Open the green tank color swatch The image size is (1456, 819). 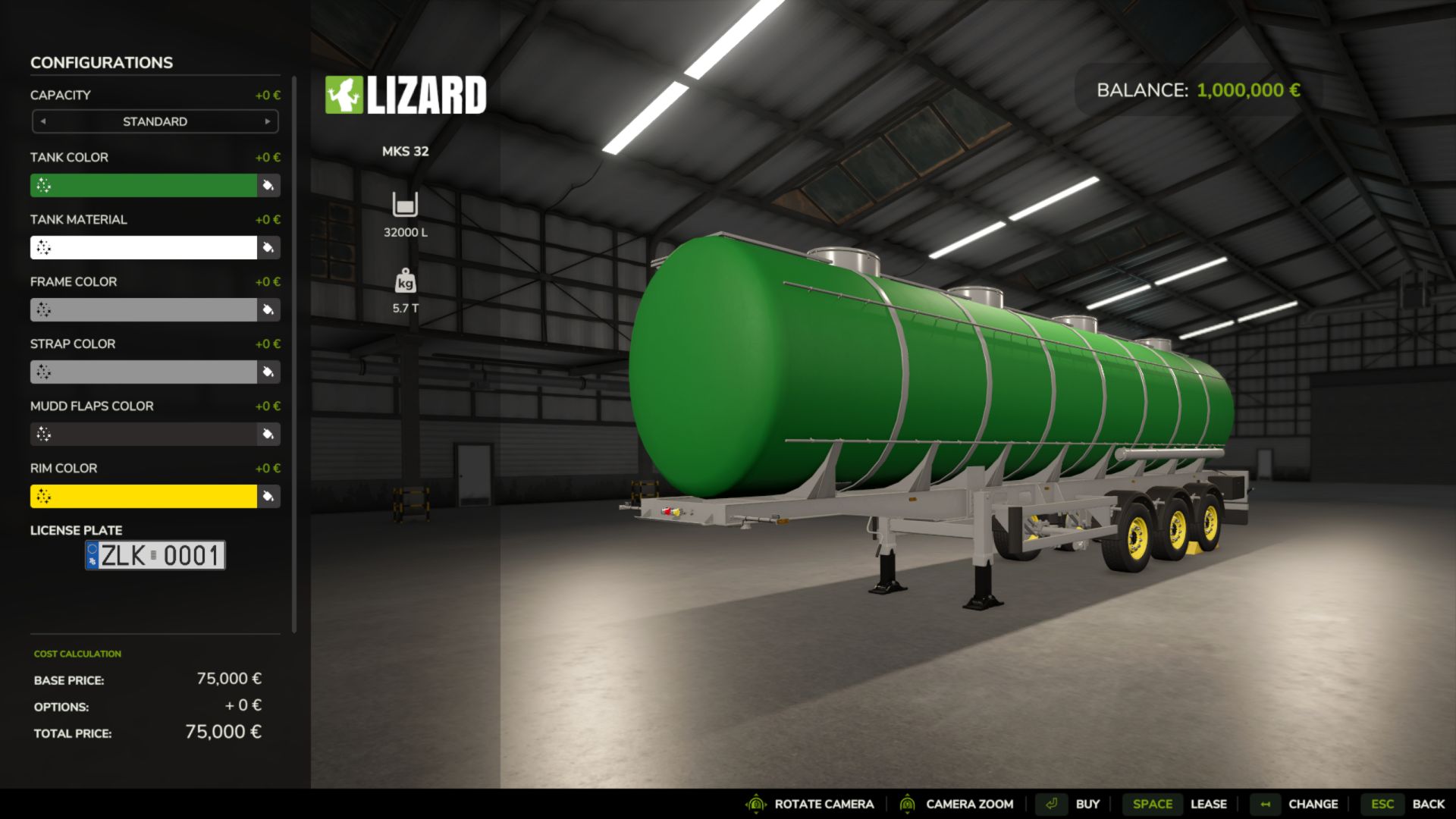point(144,185)
